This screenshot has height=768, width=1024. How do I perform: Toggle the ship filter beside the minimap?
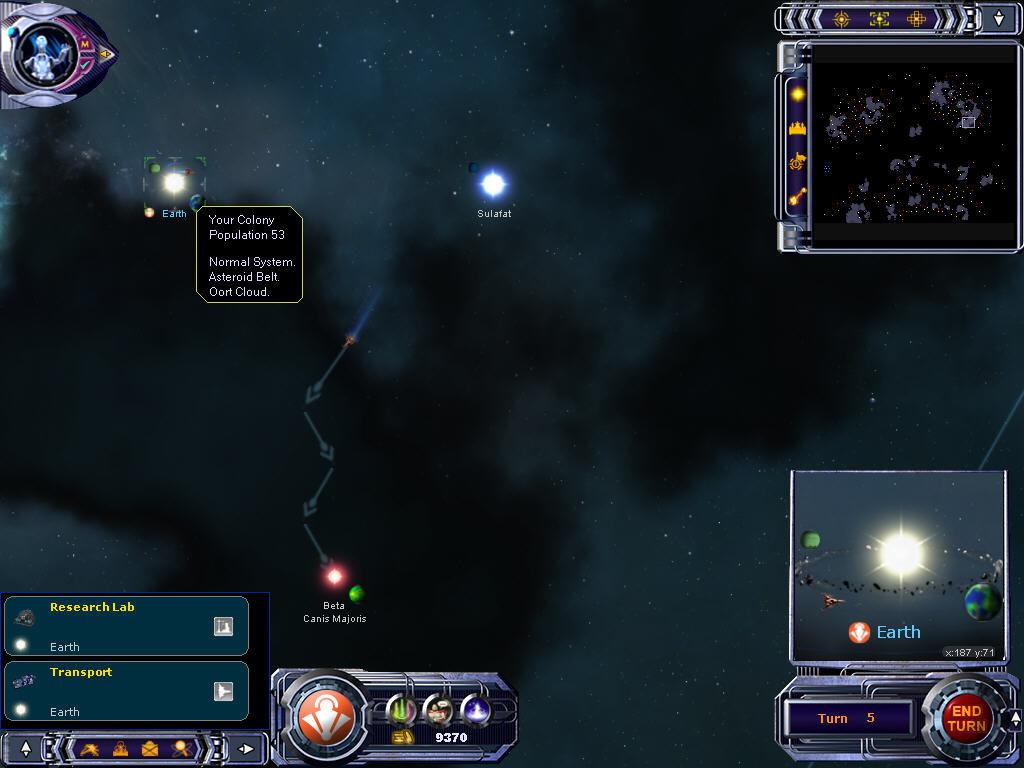coord(798,162)
